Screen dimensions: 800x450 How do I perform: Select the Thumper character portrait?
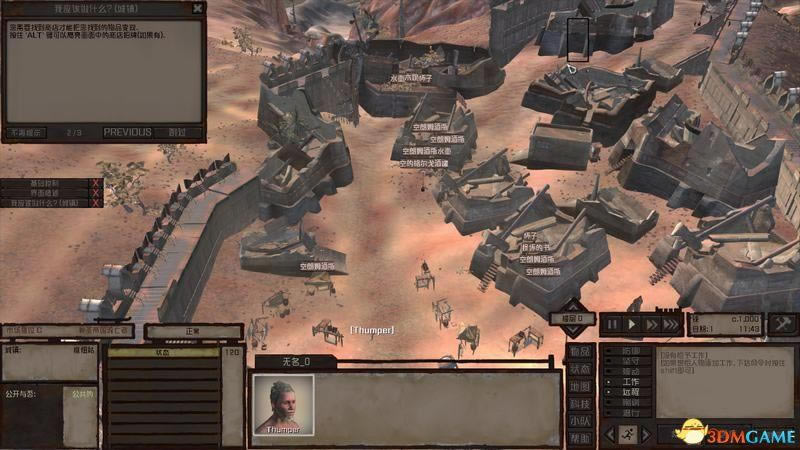point(283,404)
